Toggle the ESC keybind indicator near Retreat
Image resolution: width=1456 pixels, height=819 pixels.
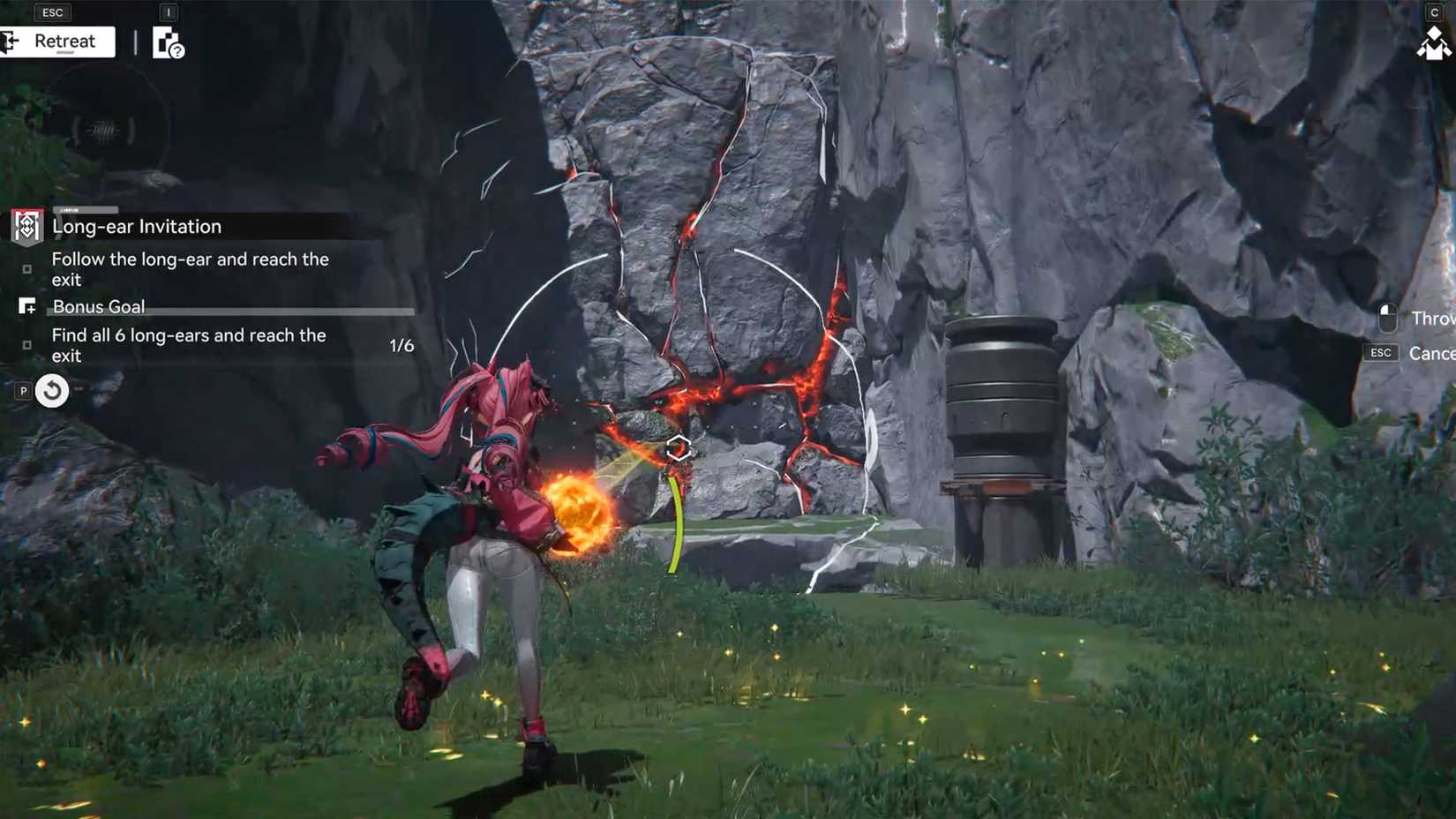(52, 11)
